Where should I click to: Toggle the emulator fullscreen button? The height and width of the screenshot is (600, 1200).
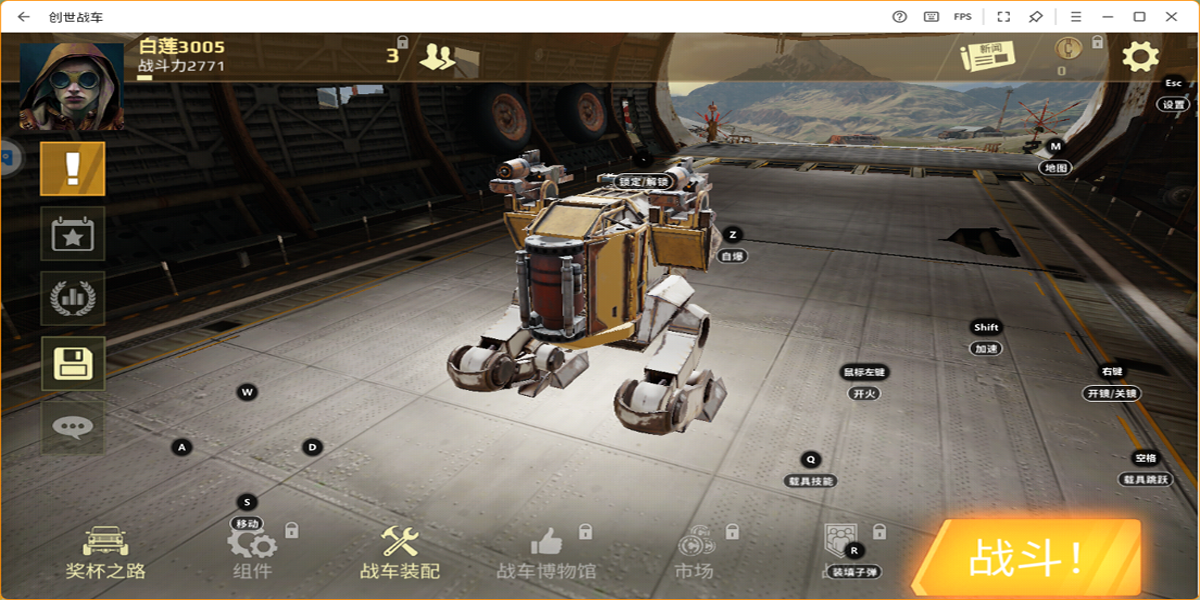coord(1003,16)
